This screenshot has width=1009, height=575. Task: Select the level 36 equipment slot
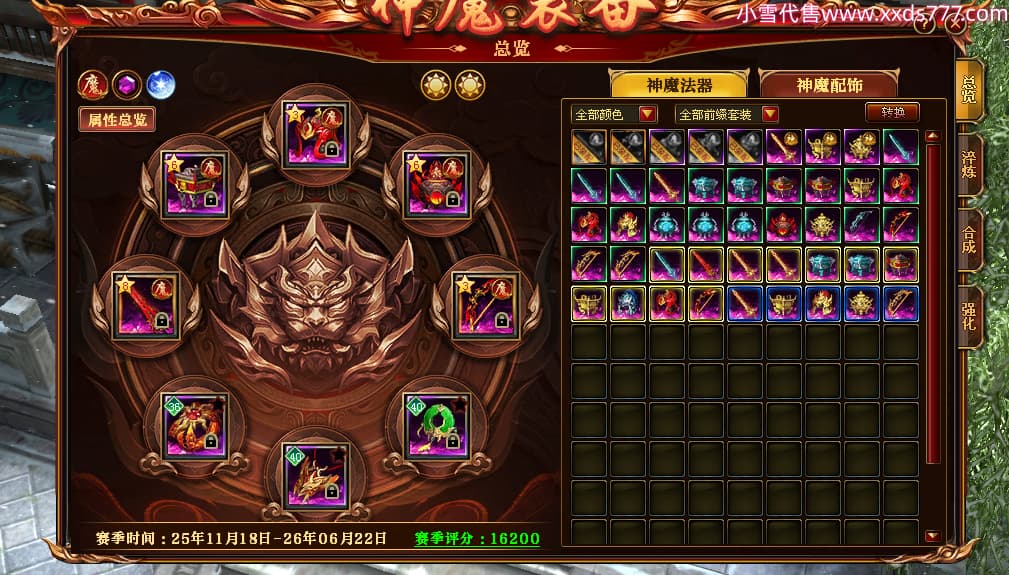click(194, 426)
